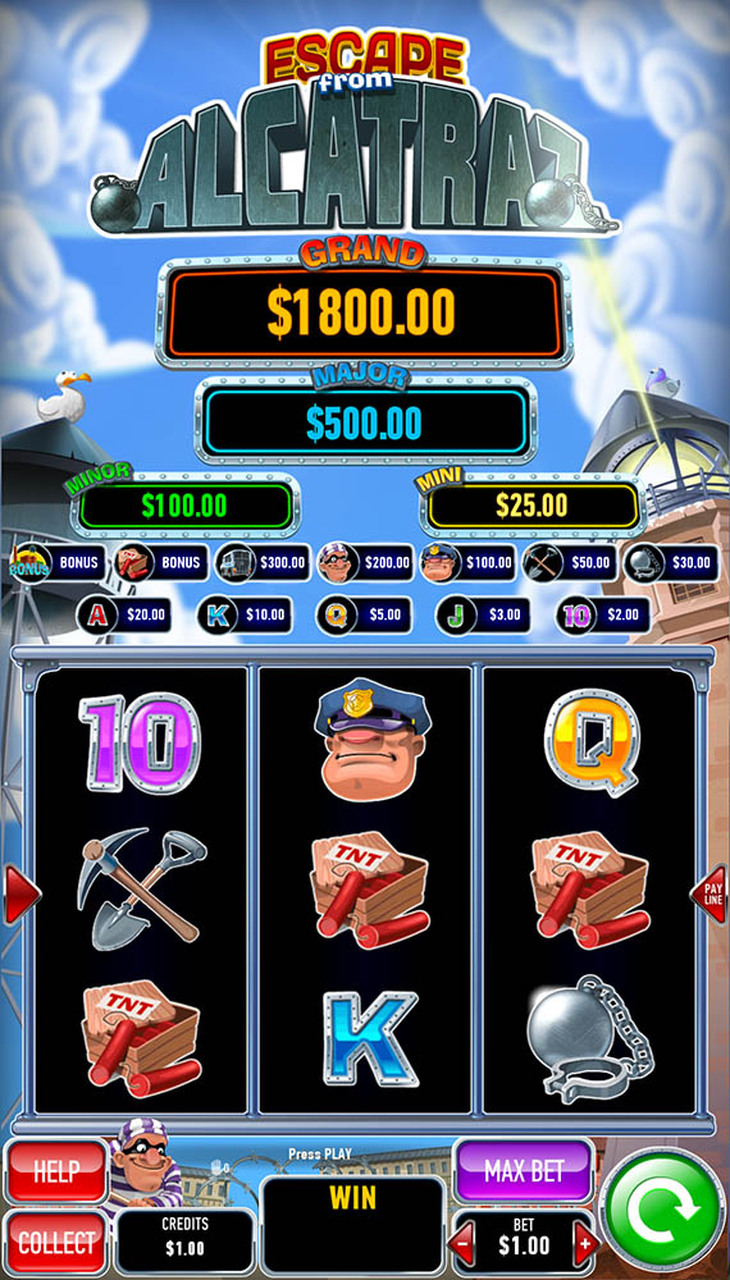The width and height of the screenshot is (730, 1280).
Task: Collect your credits
Action: (x=56, y=1243)
